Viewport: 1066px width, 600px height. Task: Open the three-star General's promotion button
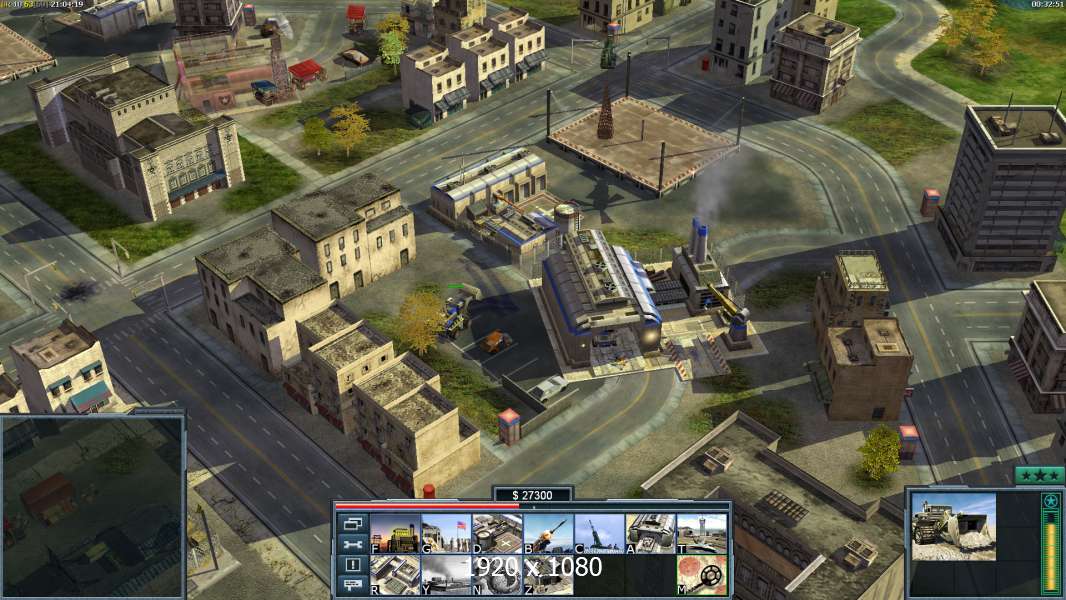[x=1039, y=475]
